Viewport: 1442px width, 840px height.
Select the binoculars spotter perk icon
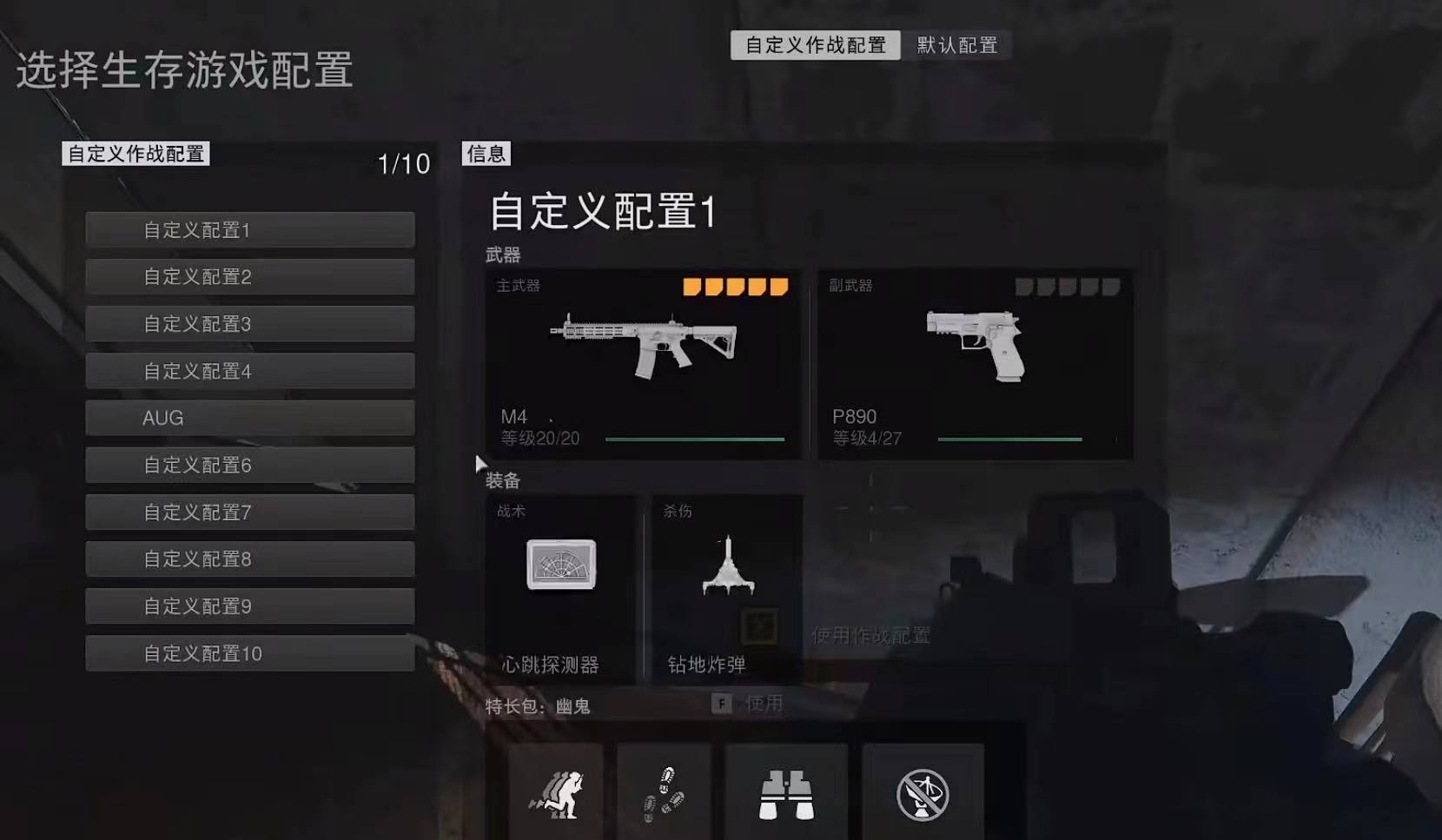pos(784,792)
